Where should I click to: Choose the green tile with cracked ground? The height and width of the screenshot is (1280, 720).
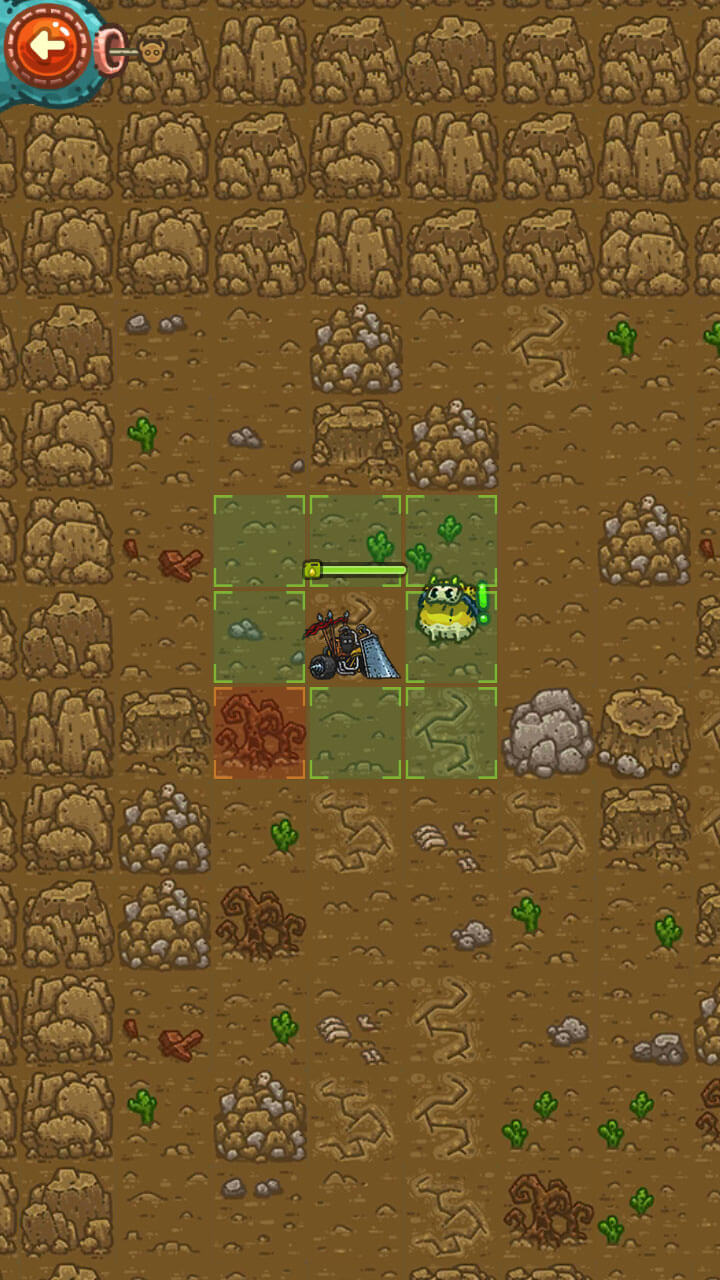pyautogui.click(x=451, y=733)
